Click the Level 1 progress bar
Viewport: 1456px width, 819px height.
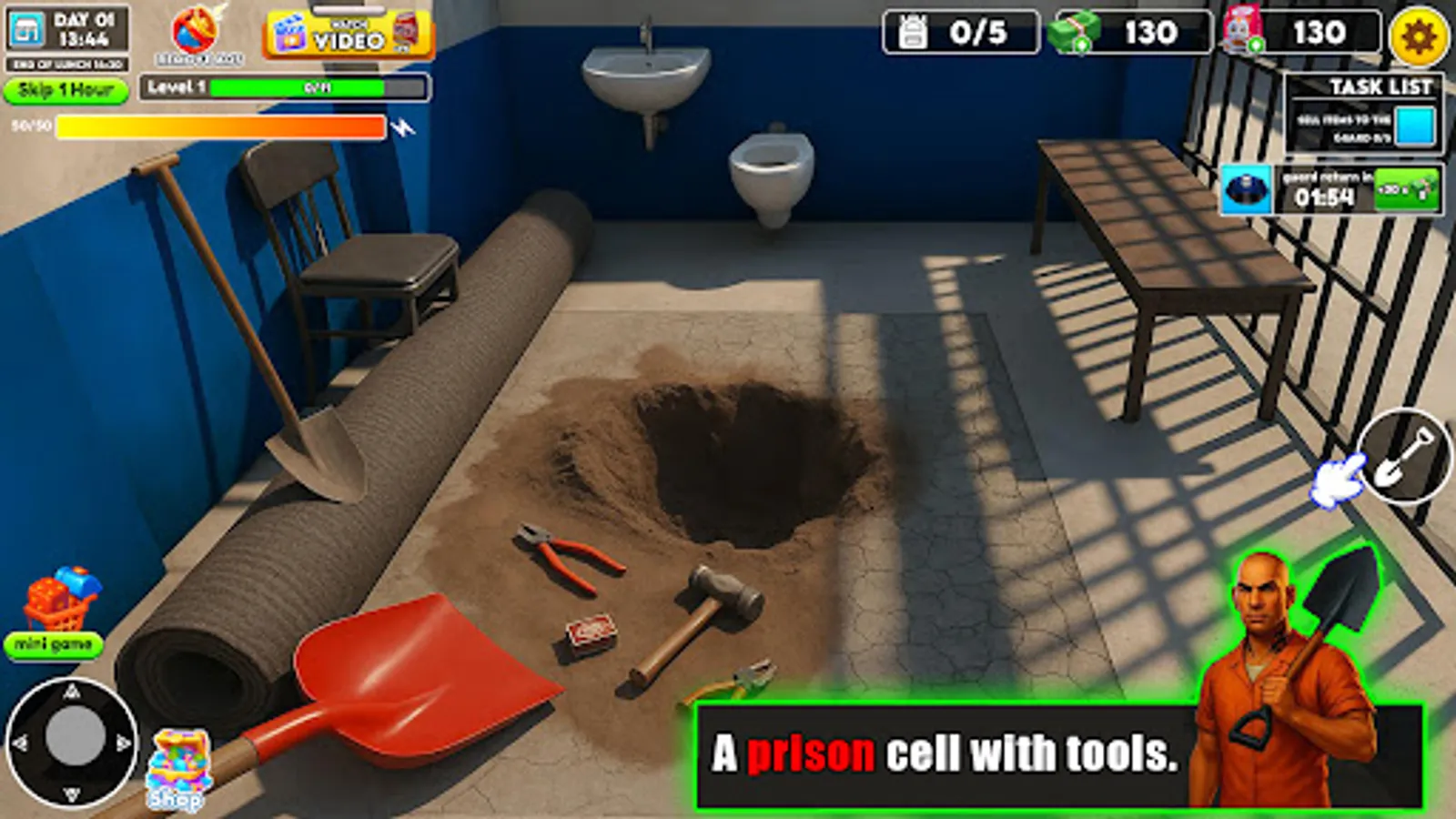click(282, 90)
